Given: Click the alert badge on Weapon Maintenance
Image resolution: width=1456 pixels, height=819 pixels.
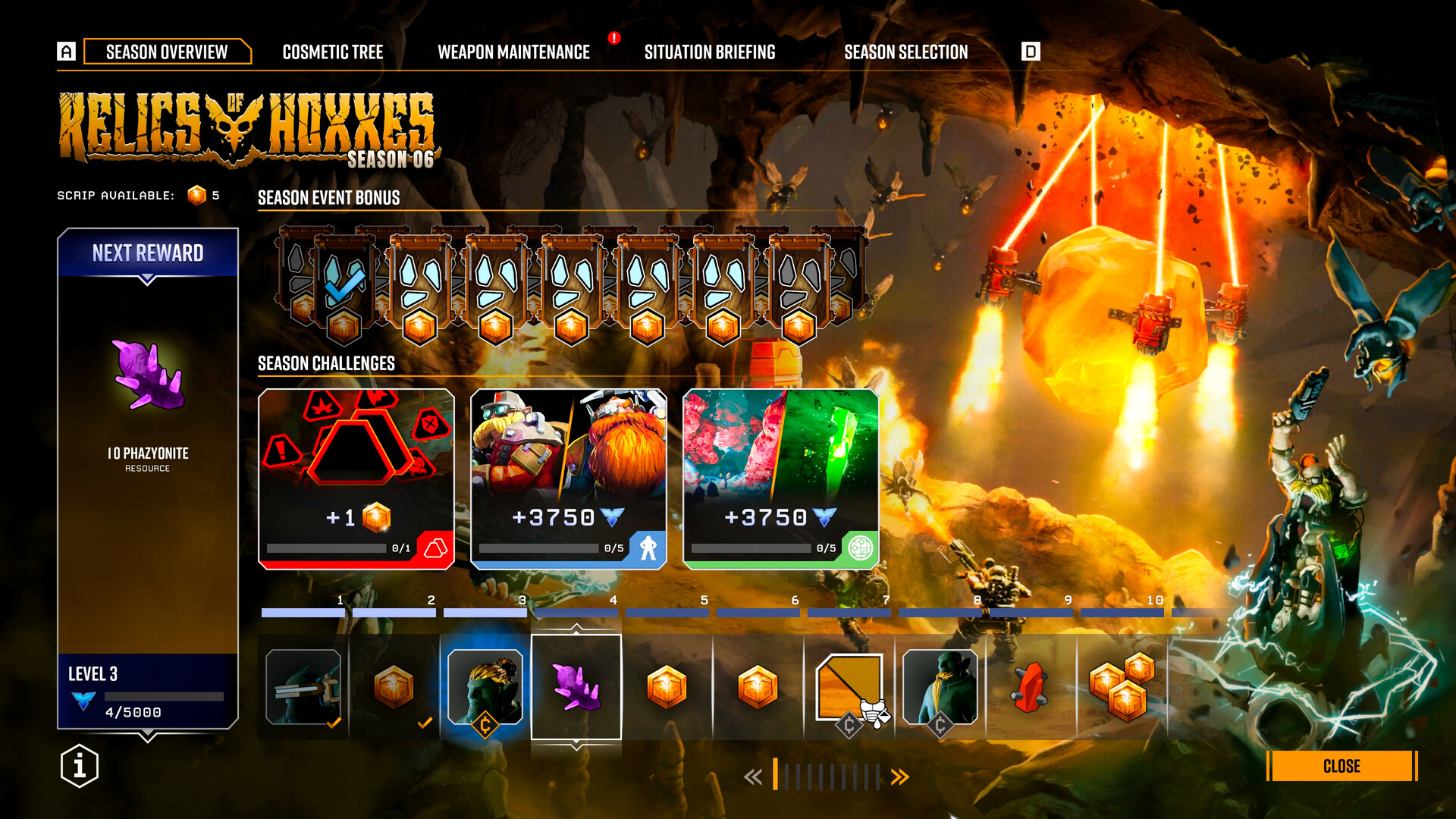Looking at the screenshot, I should coord(613,36).
